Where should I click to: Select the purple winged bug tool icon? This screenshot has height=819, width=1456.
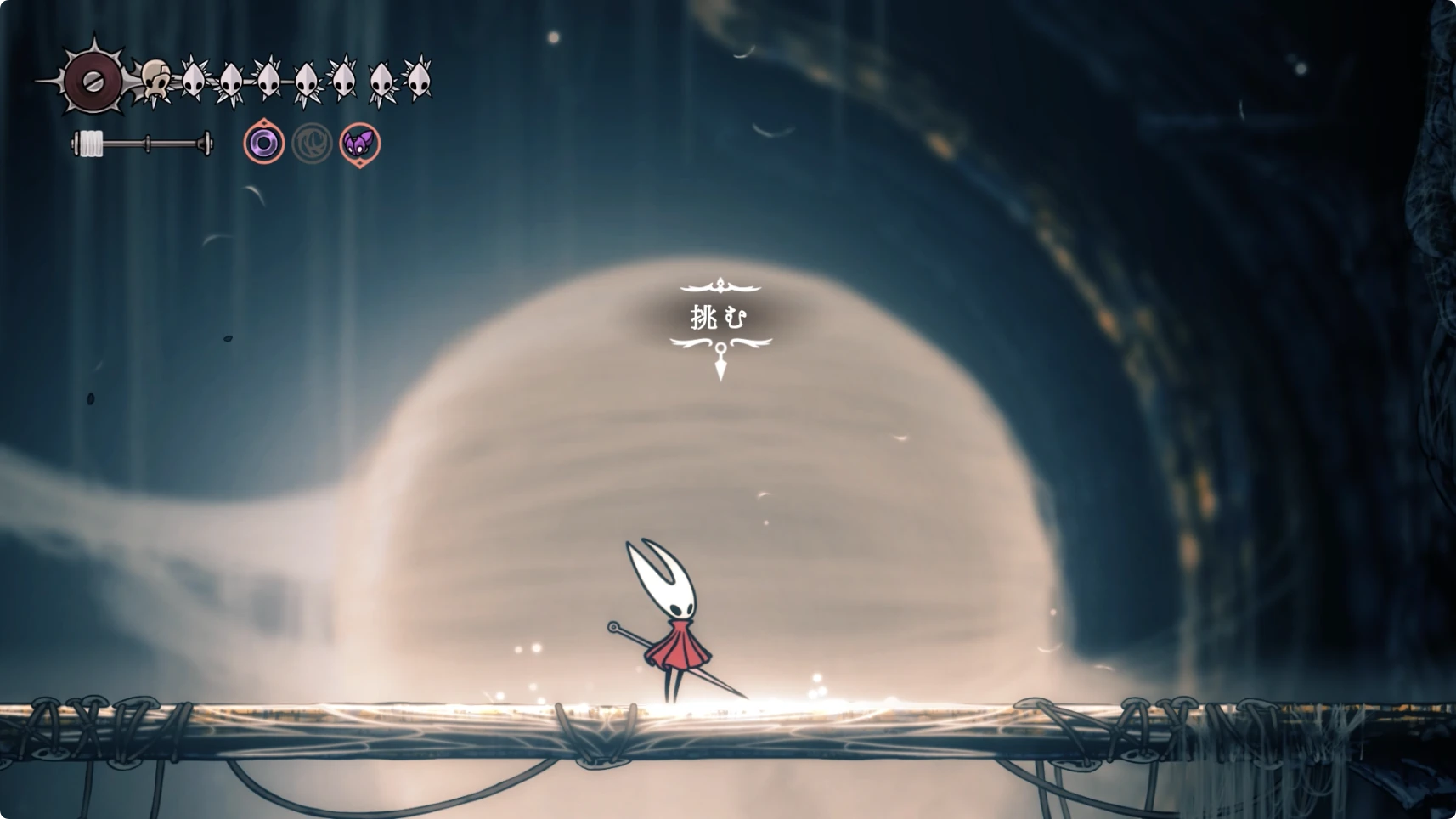360,143
